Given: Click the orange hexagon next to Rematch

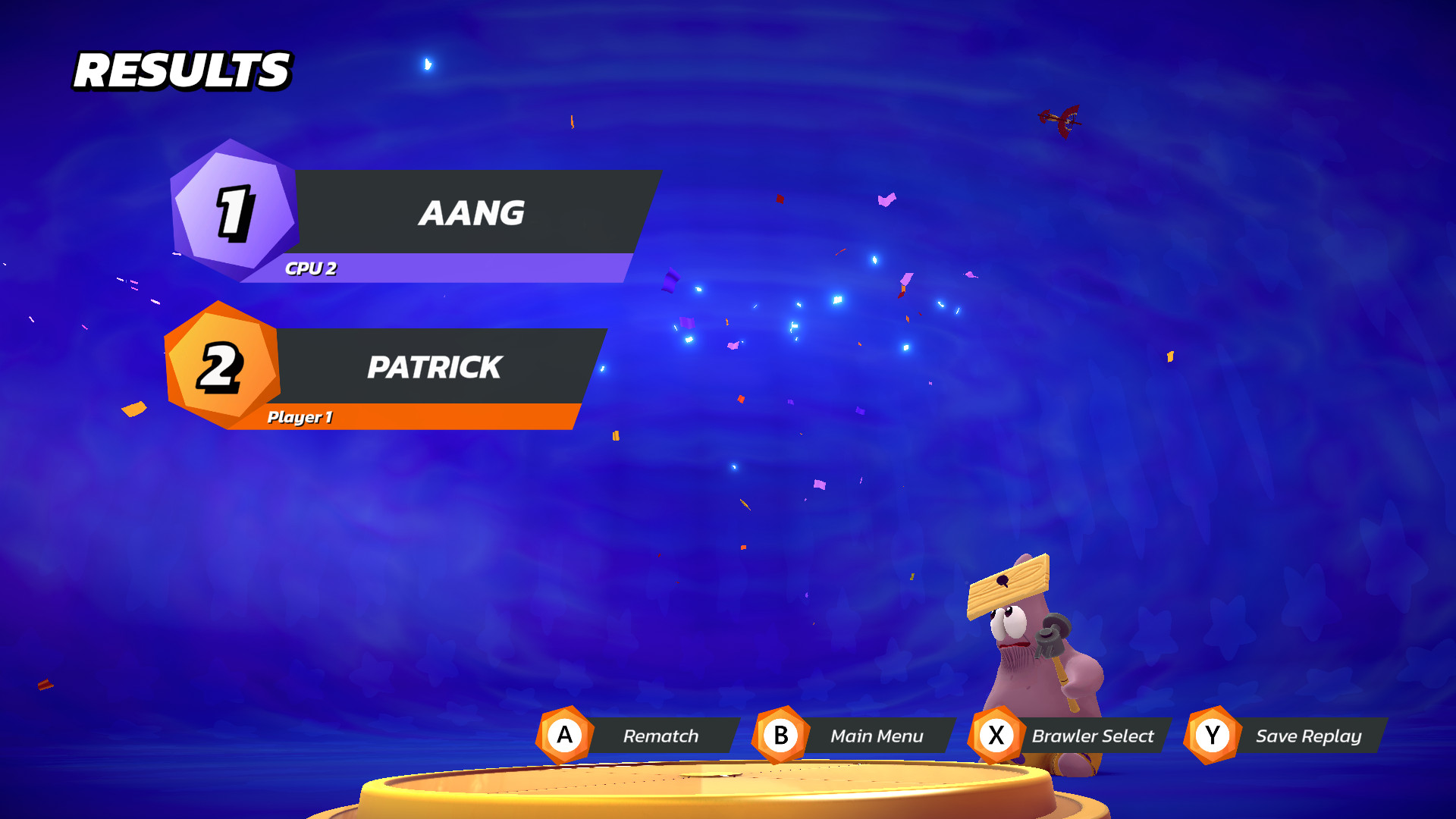Looking at the screenshot, I should coord(563,735).
